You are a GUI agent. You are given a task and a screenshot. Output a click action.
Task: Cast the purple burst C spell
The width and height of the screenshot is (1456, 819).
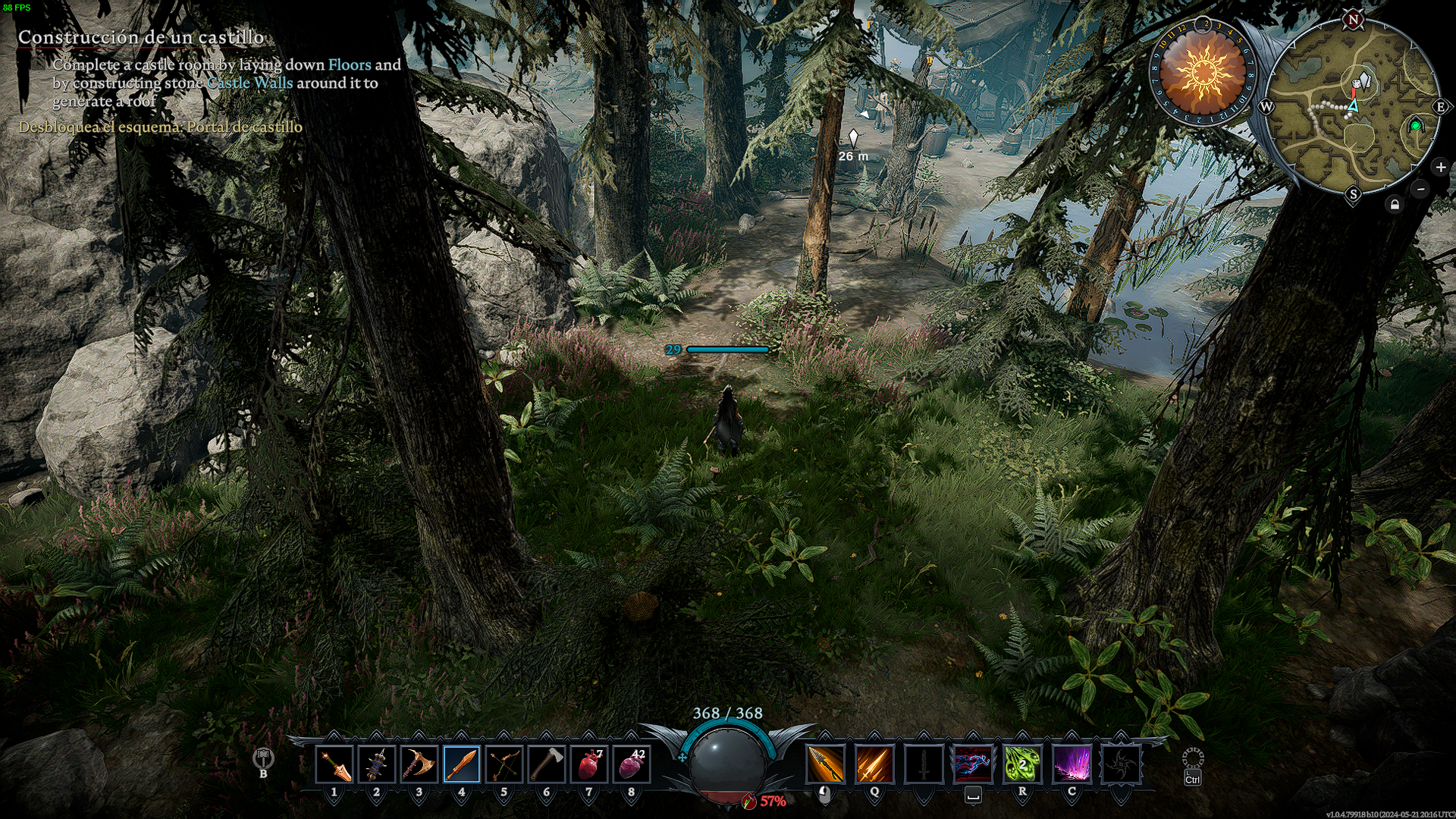[1072, 764]
